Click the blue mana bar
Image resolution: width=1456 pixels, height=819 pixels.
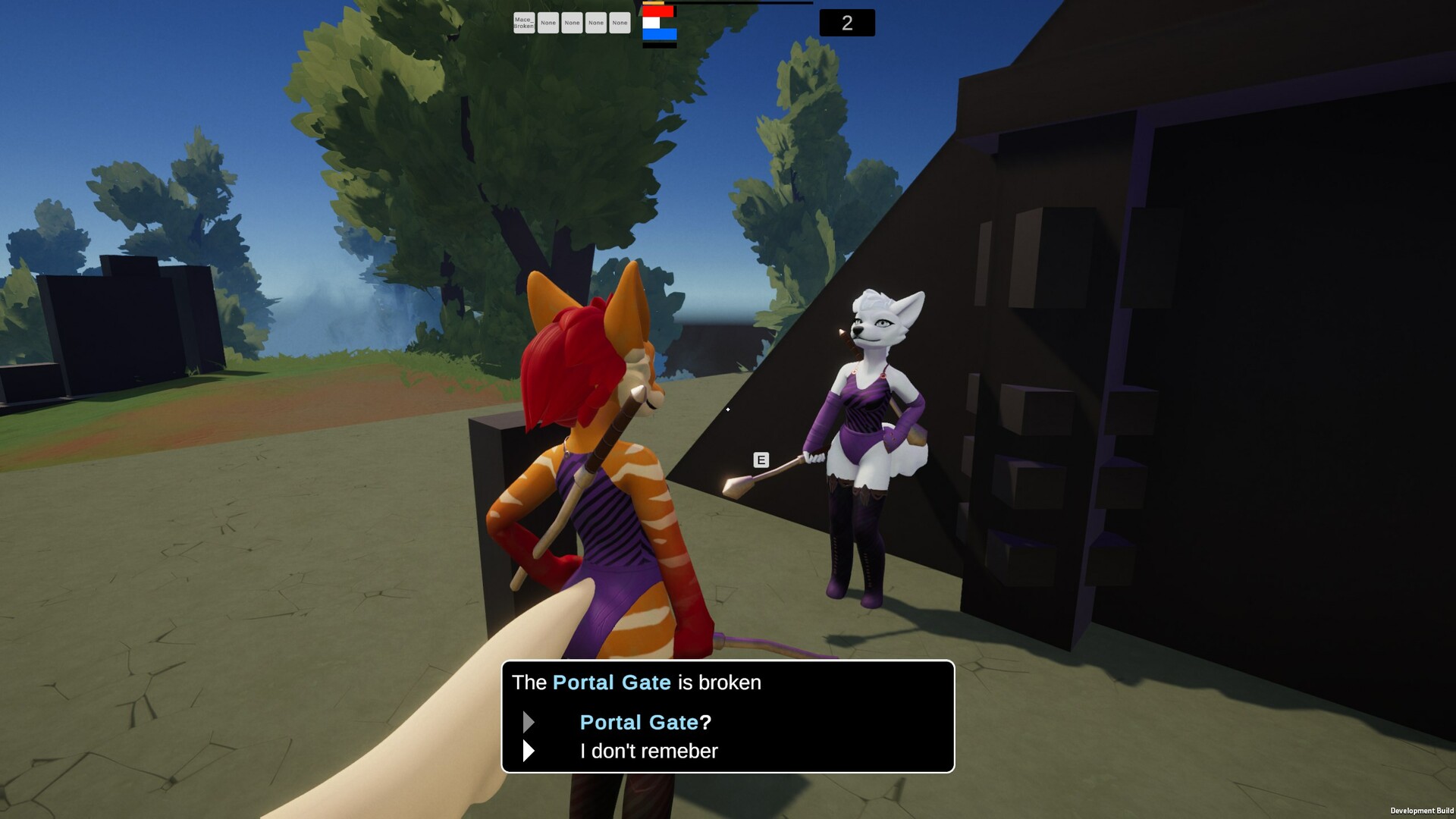click(x=660, y=34)
